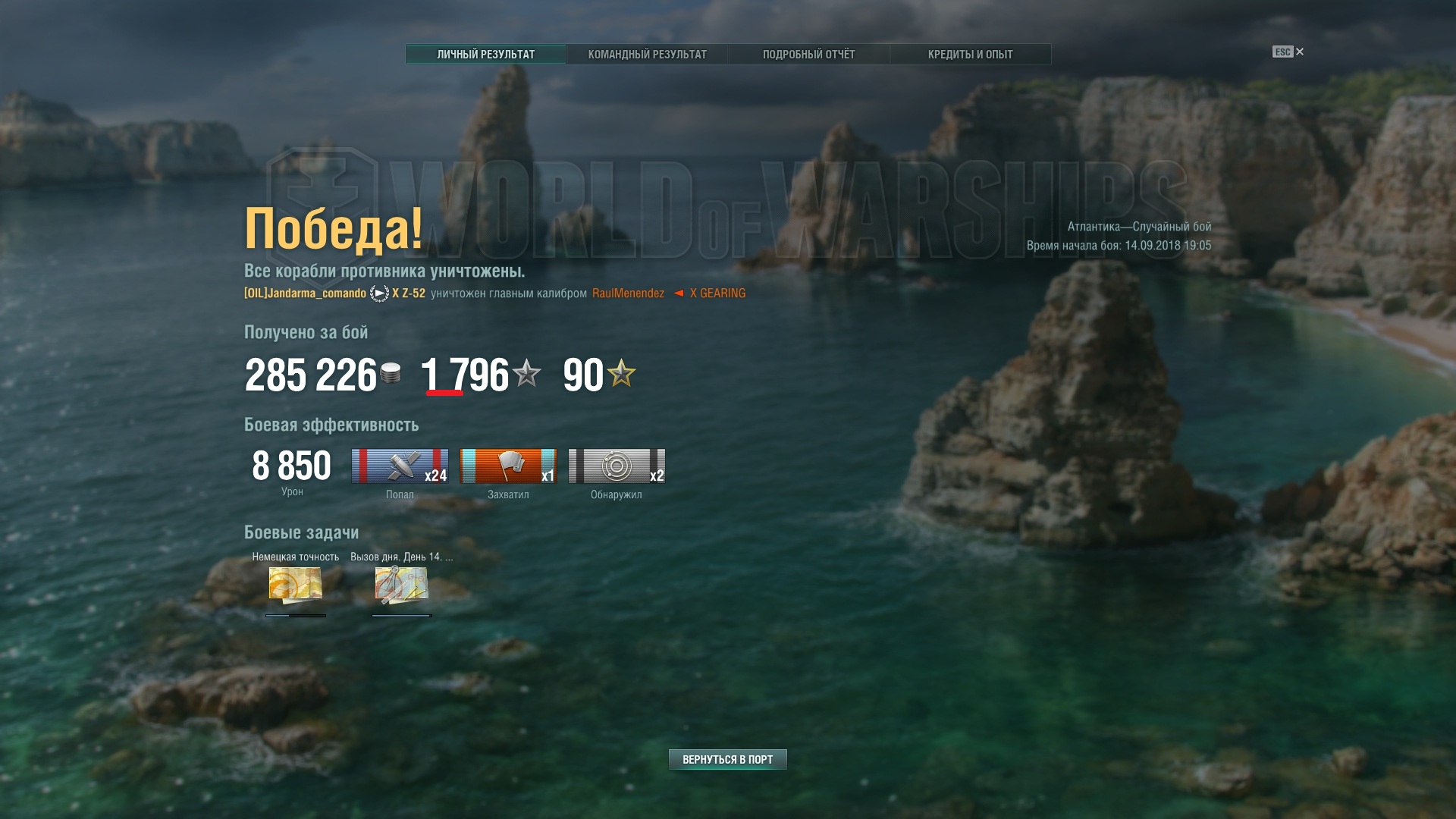This screenshot has width=1456, height=819.
Task: Select the Кредиты и опыт tab
Action: [970, 55]
